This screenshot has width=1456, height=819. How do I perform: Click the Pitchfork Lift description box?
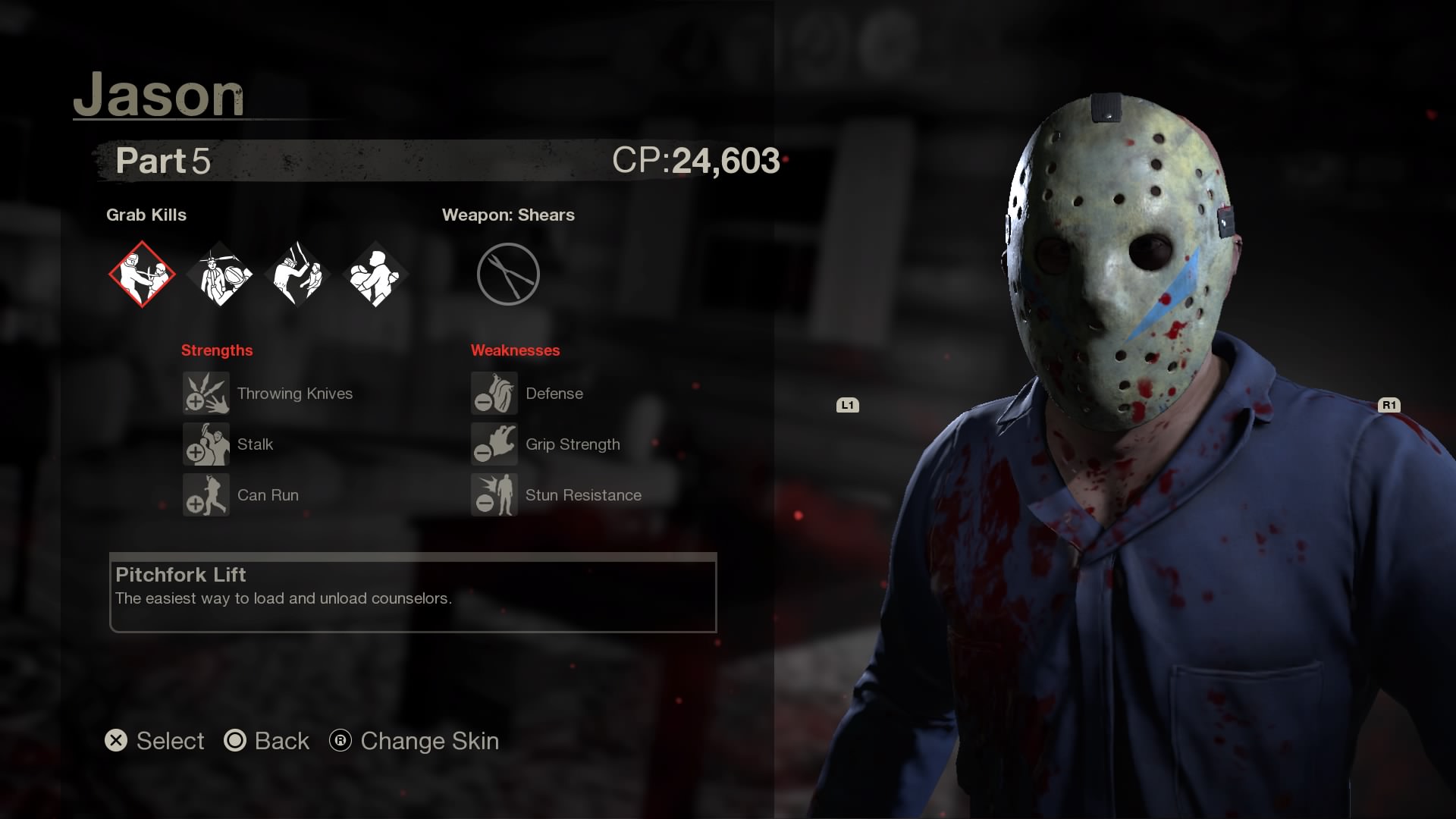coord(413,595)
